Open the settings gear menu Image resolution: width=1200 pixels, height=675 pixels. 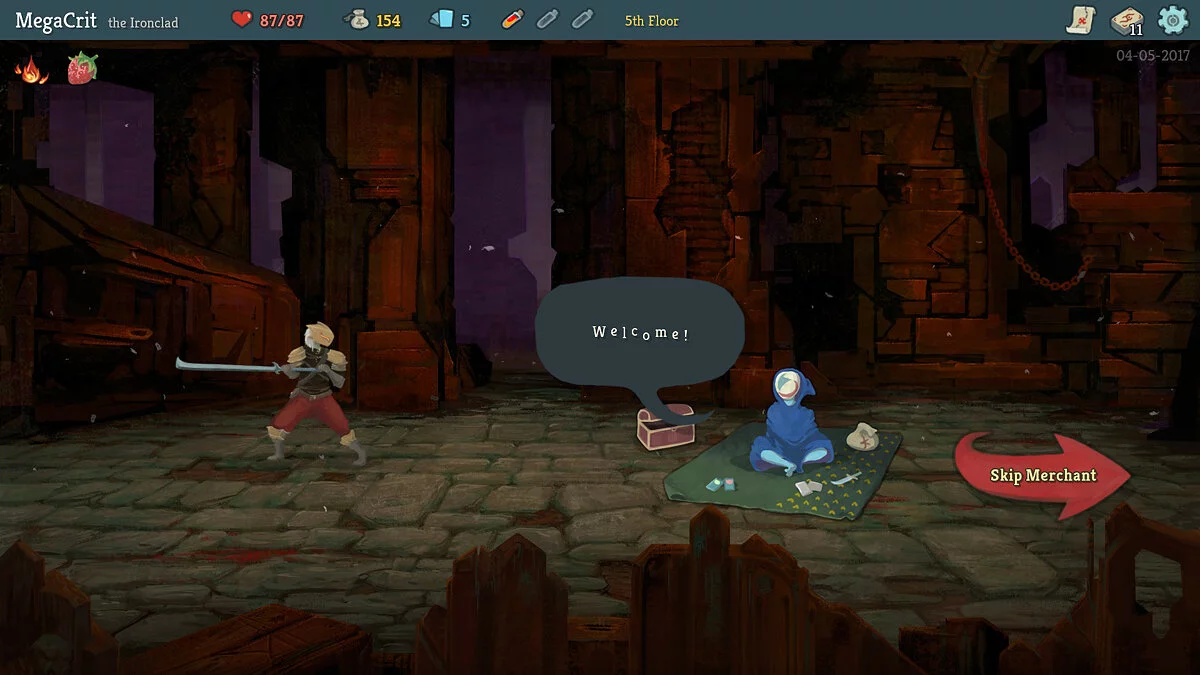click(x=1172, y=20)
